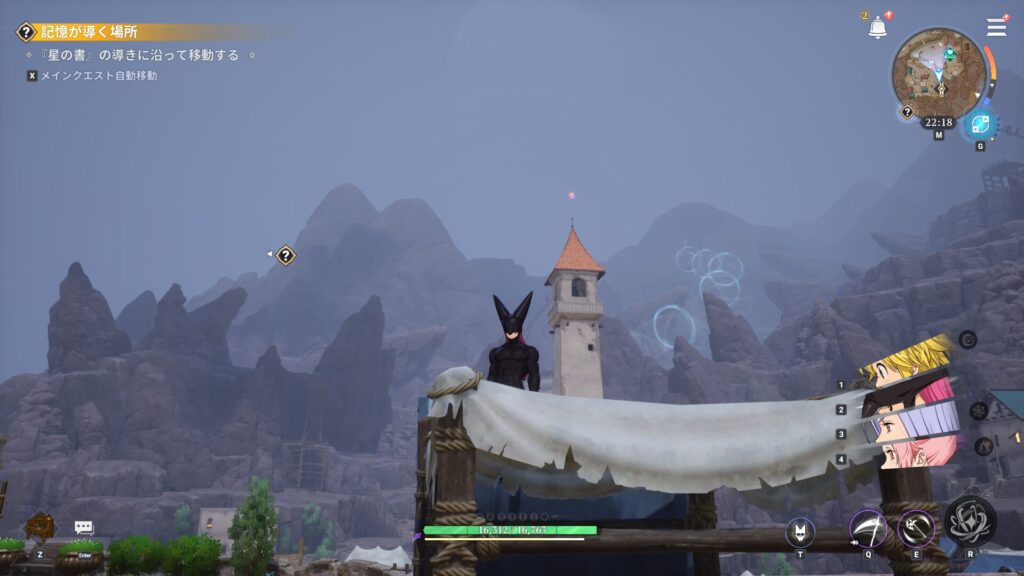Click the quest marker beside the minimap

[907, 112]
